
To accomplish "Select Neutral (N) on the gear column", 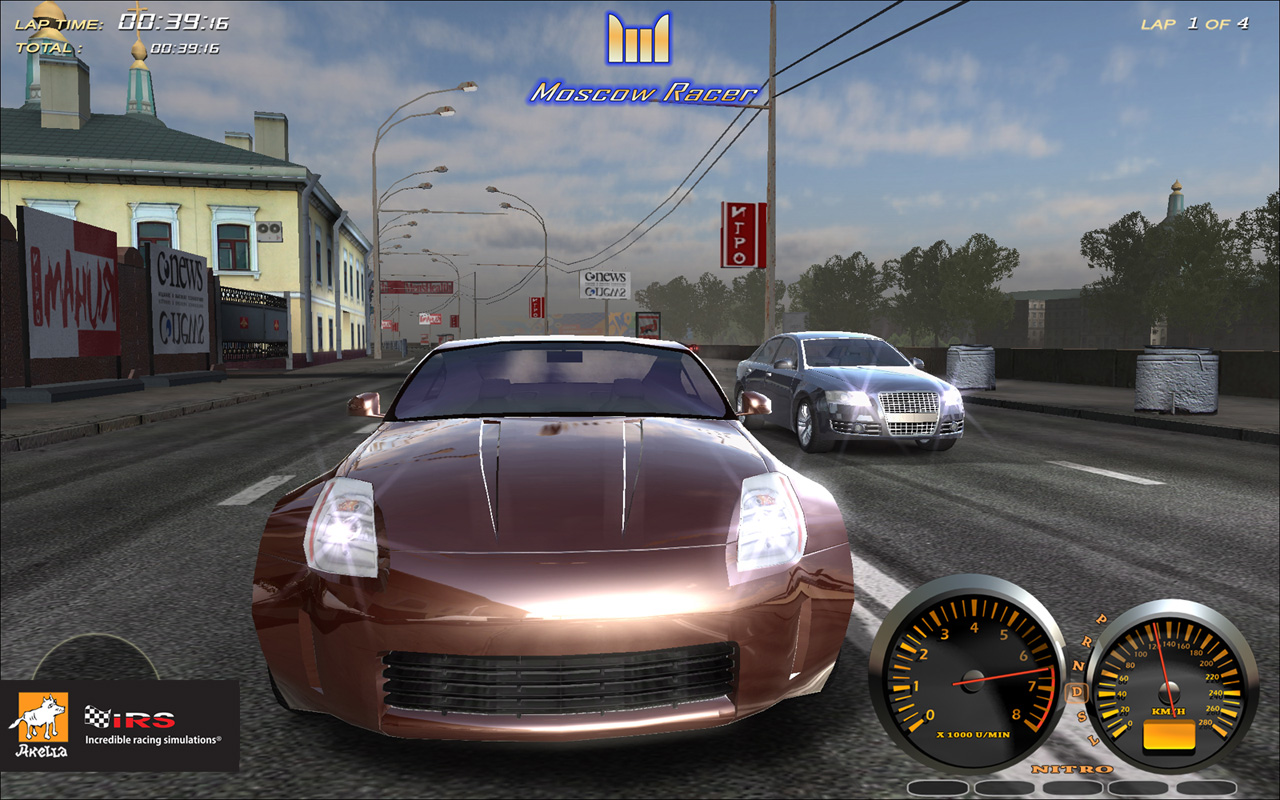I will point(1079,666).
